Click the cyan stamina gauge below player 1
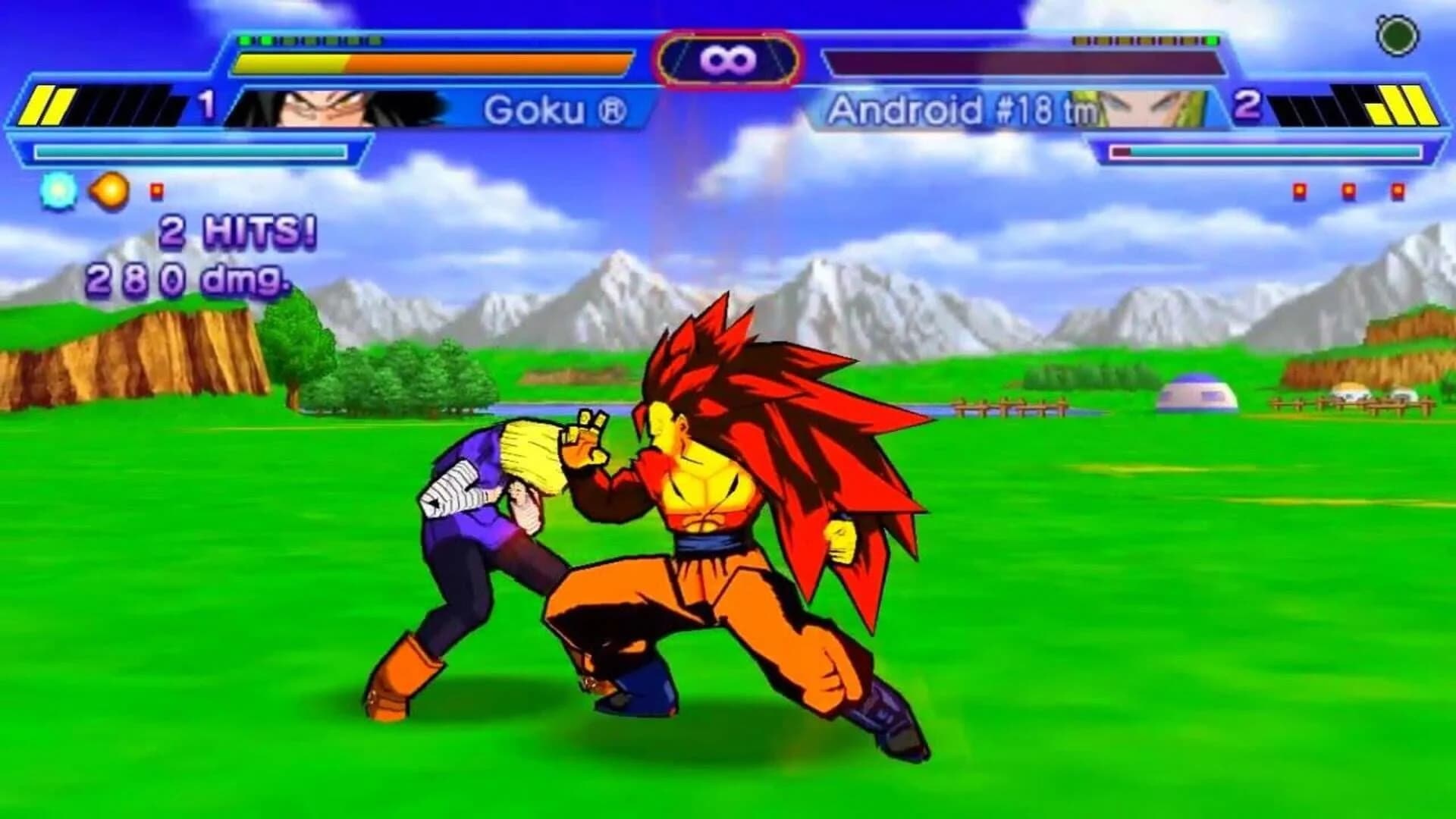The height and width of the screenshot is (819, 1456). tap(190, 152)
